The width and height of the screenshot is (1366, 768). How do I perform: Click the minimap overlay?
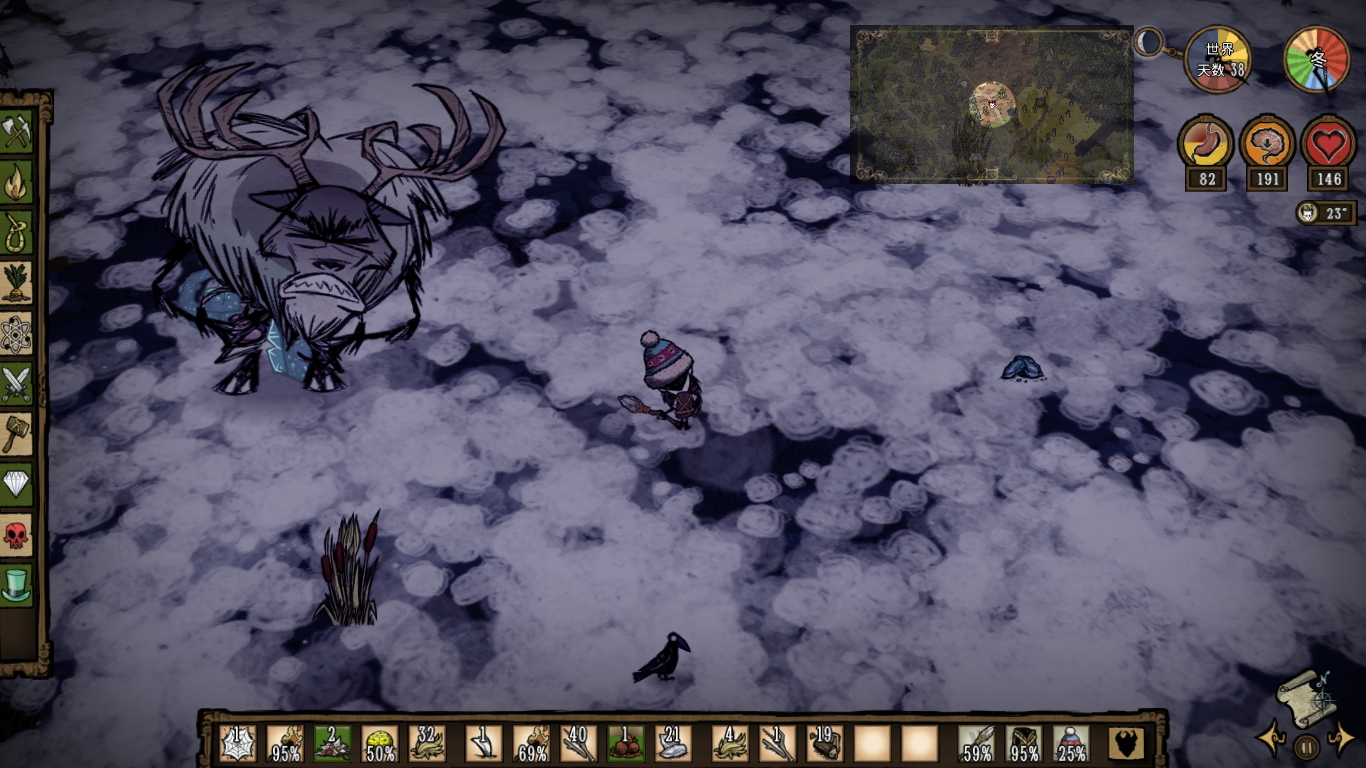coord(991,104)
